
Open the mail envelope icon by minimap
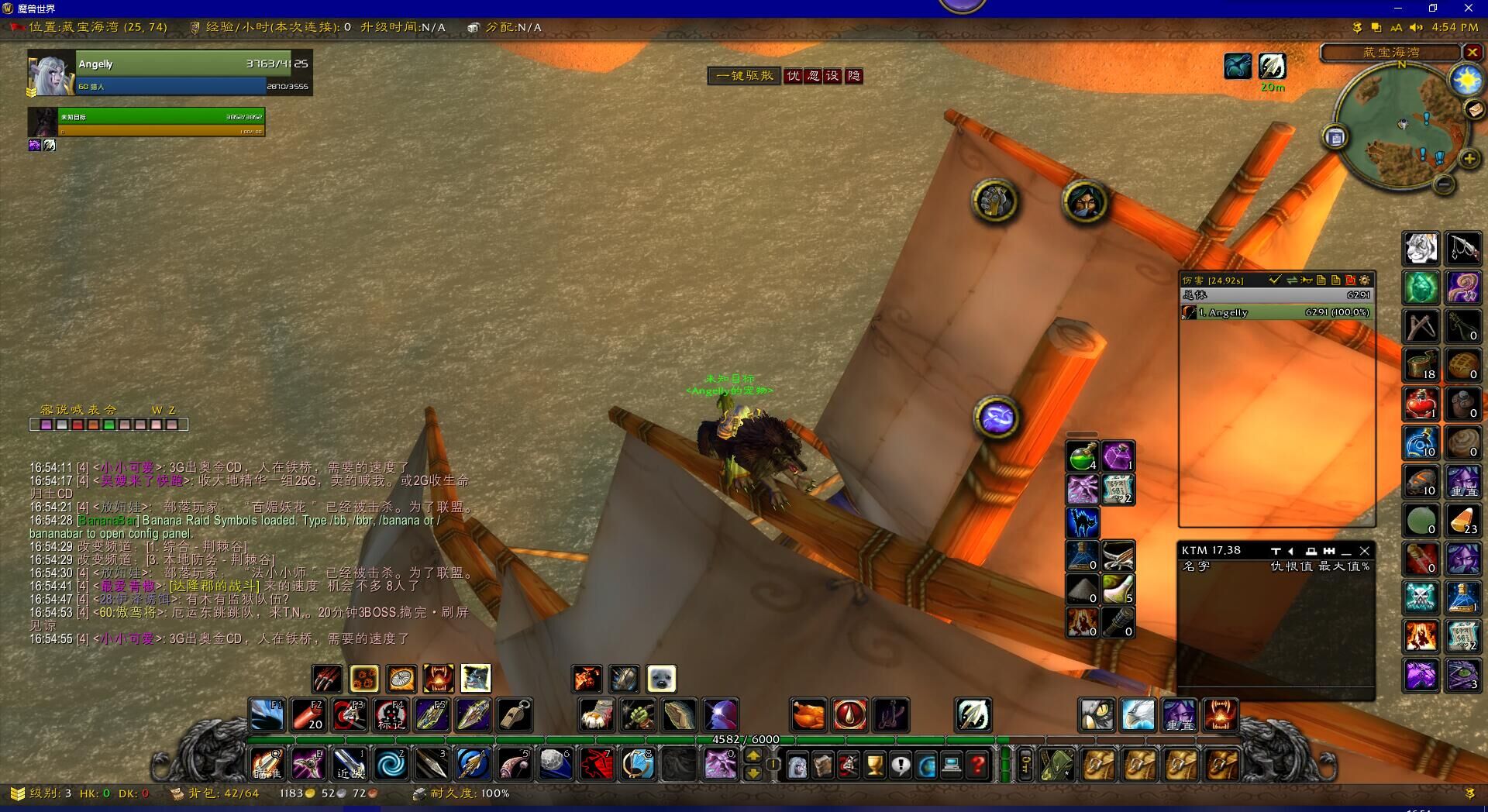click(1473, 109)
